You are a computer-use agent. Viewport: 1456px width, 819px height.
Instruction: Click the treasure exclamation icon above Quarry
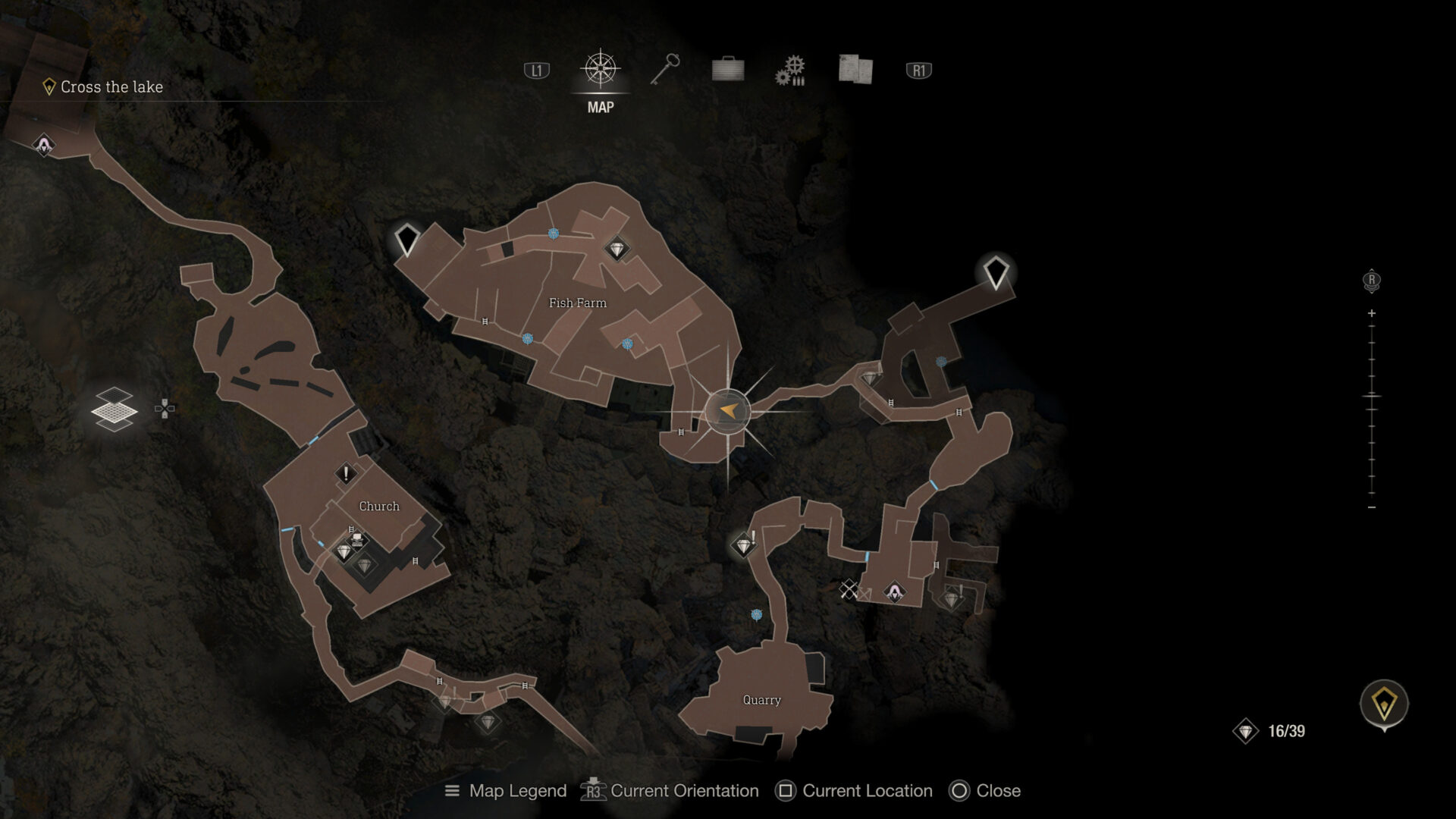(x=745, y=545)
